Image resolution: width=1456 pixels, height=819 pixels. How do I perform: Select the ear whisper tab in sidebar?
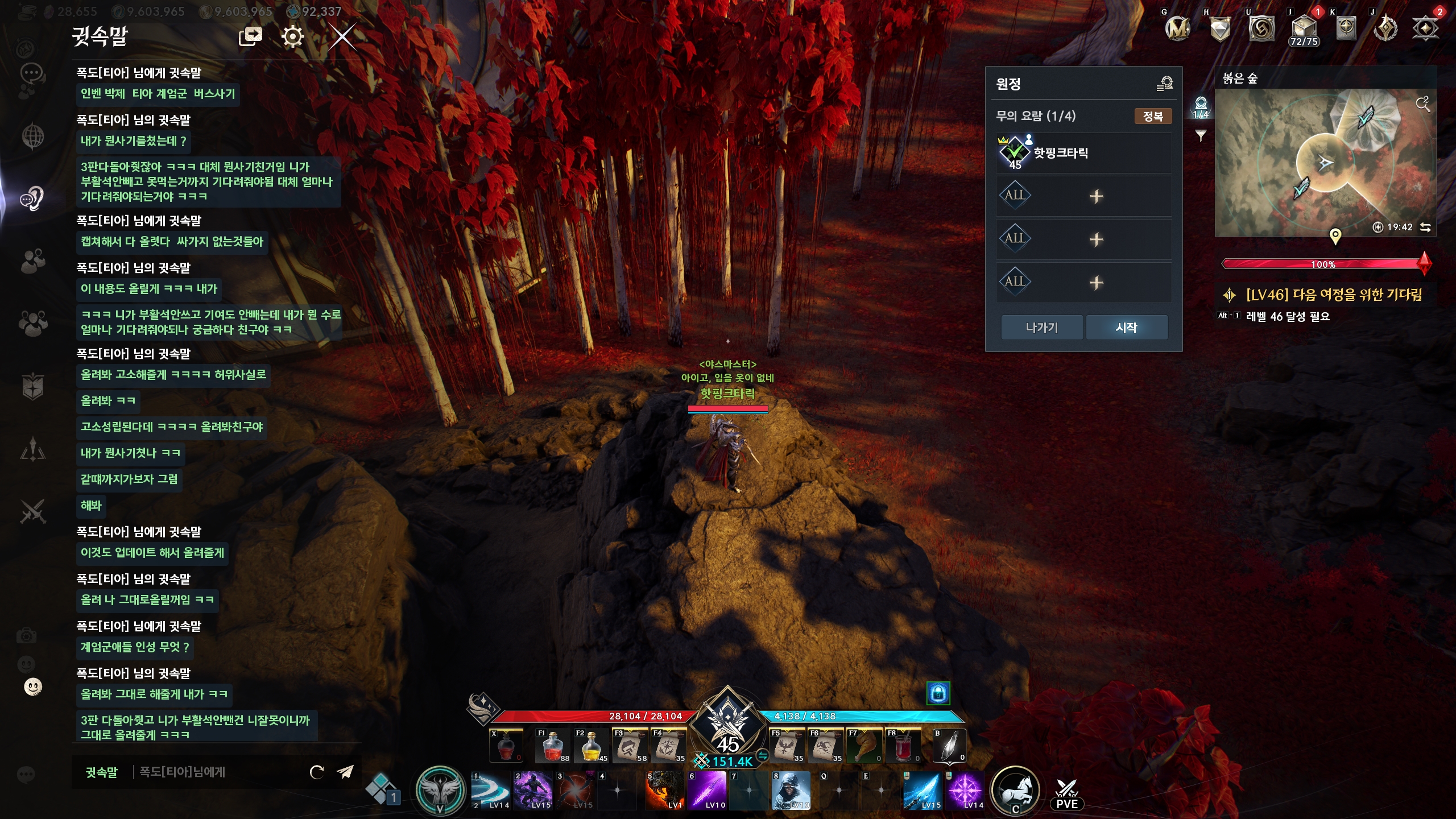tap(32, 198)
